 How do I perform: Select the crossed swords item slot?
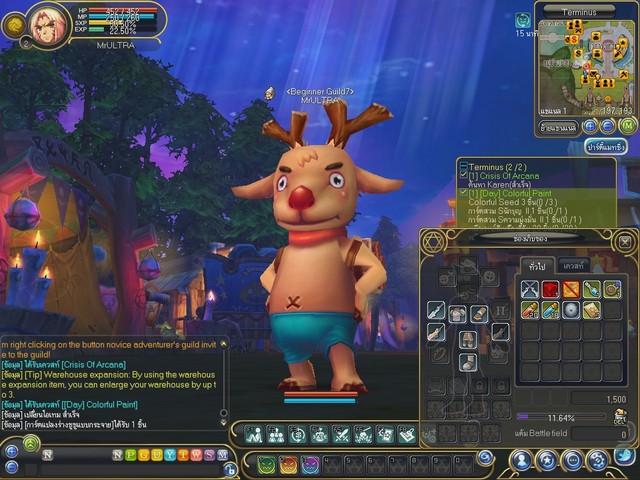coord(529,289)
